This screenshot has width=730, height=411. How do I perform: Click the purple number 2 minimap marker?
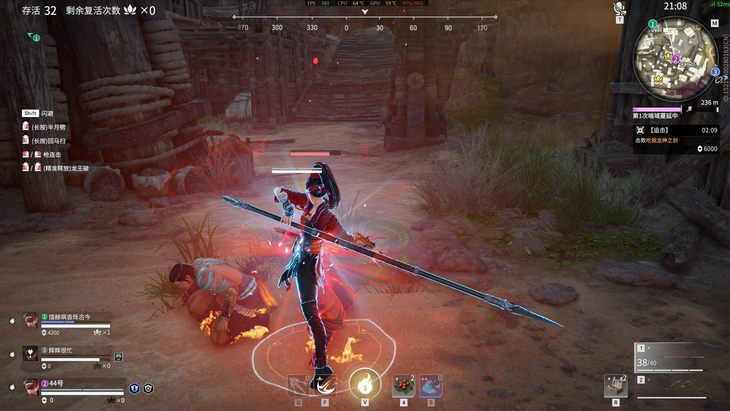click(675, 59)
